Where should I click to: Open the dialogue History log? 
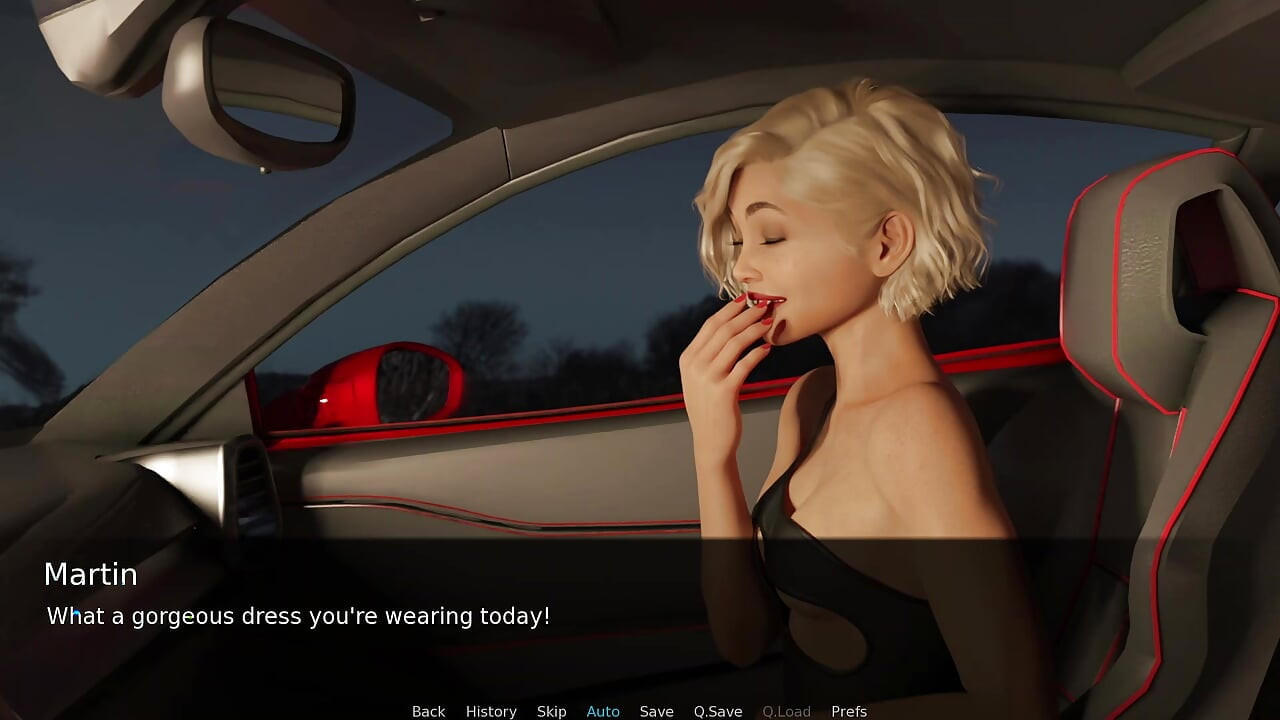491,711
